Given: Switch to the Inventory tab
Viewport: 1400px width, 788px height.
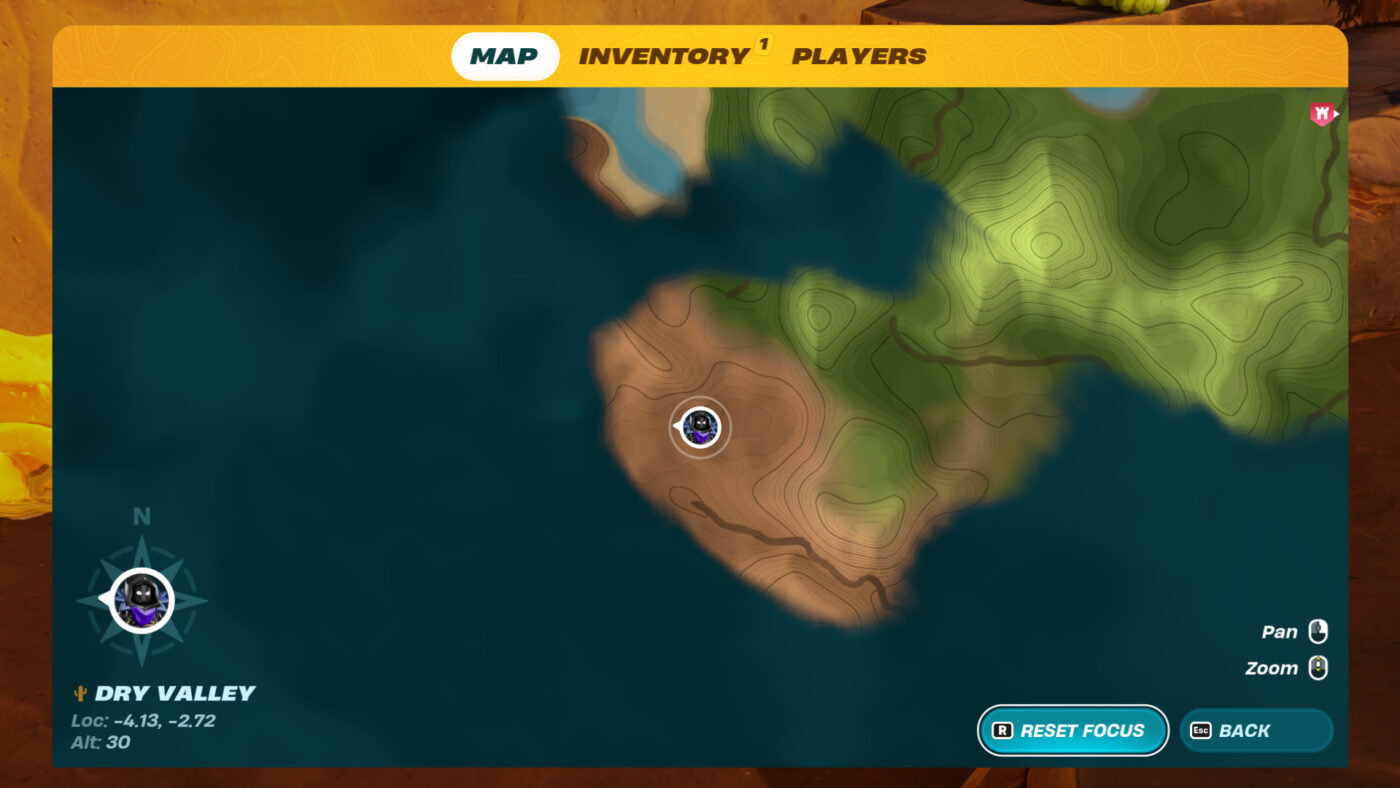Looking at the screenshot, I should click(664, 56).
